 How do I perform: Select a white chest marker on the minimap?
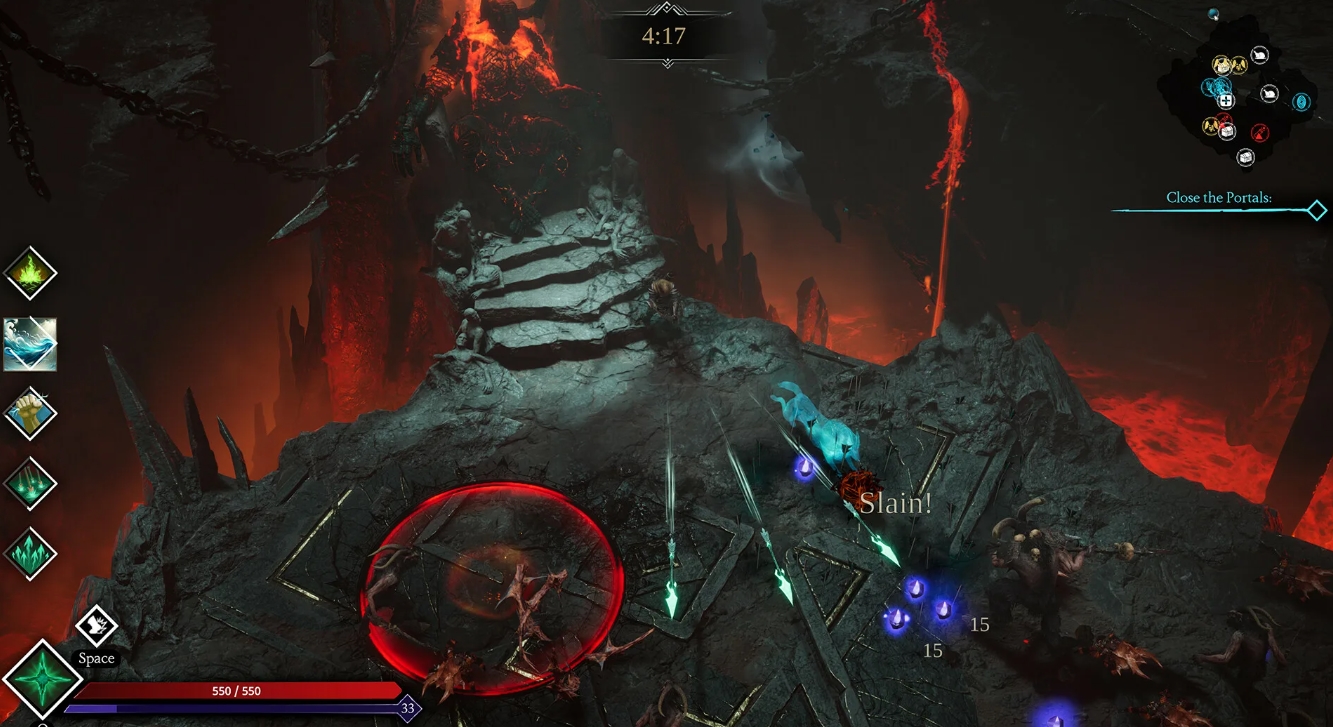pos(1245,156)
